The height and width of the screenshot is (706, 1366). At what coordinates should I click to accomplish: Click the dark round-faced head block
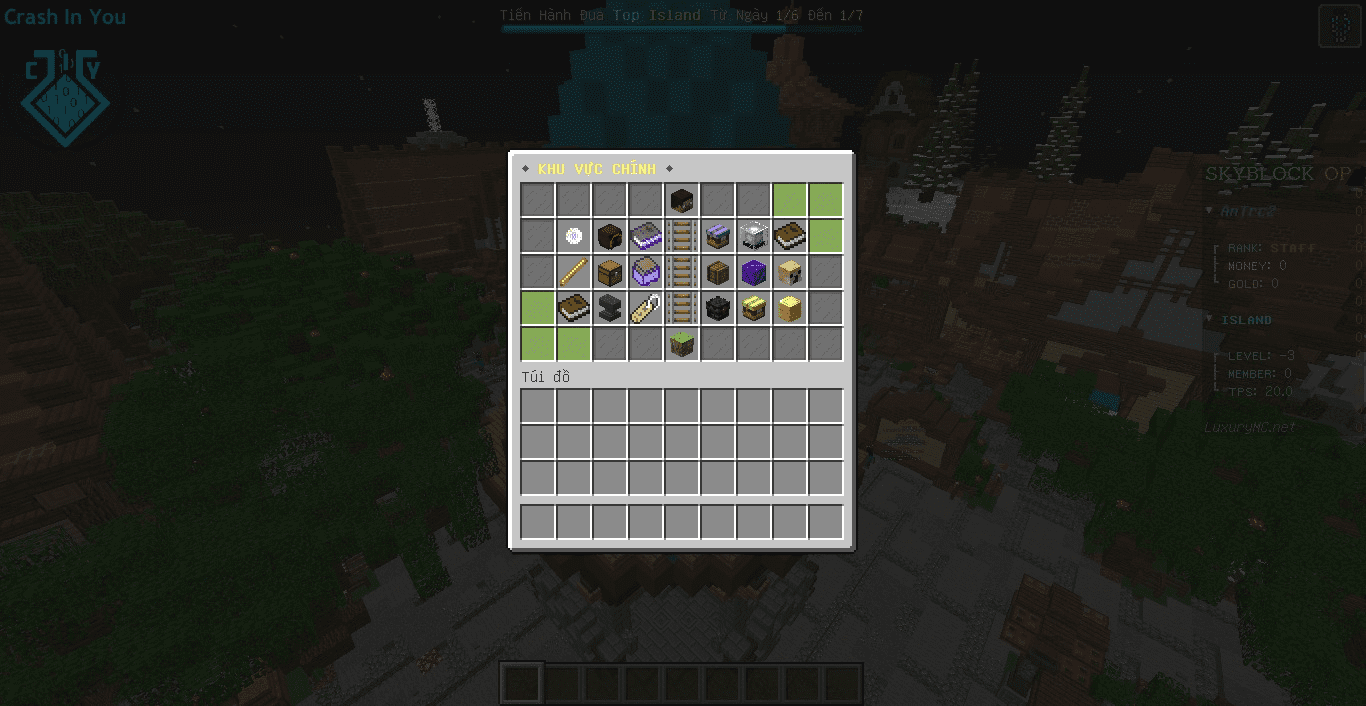point(610,236)
